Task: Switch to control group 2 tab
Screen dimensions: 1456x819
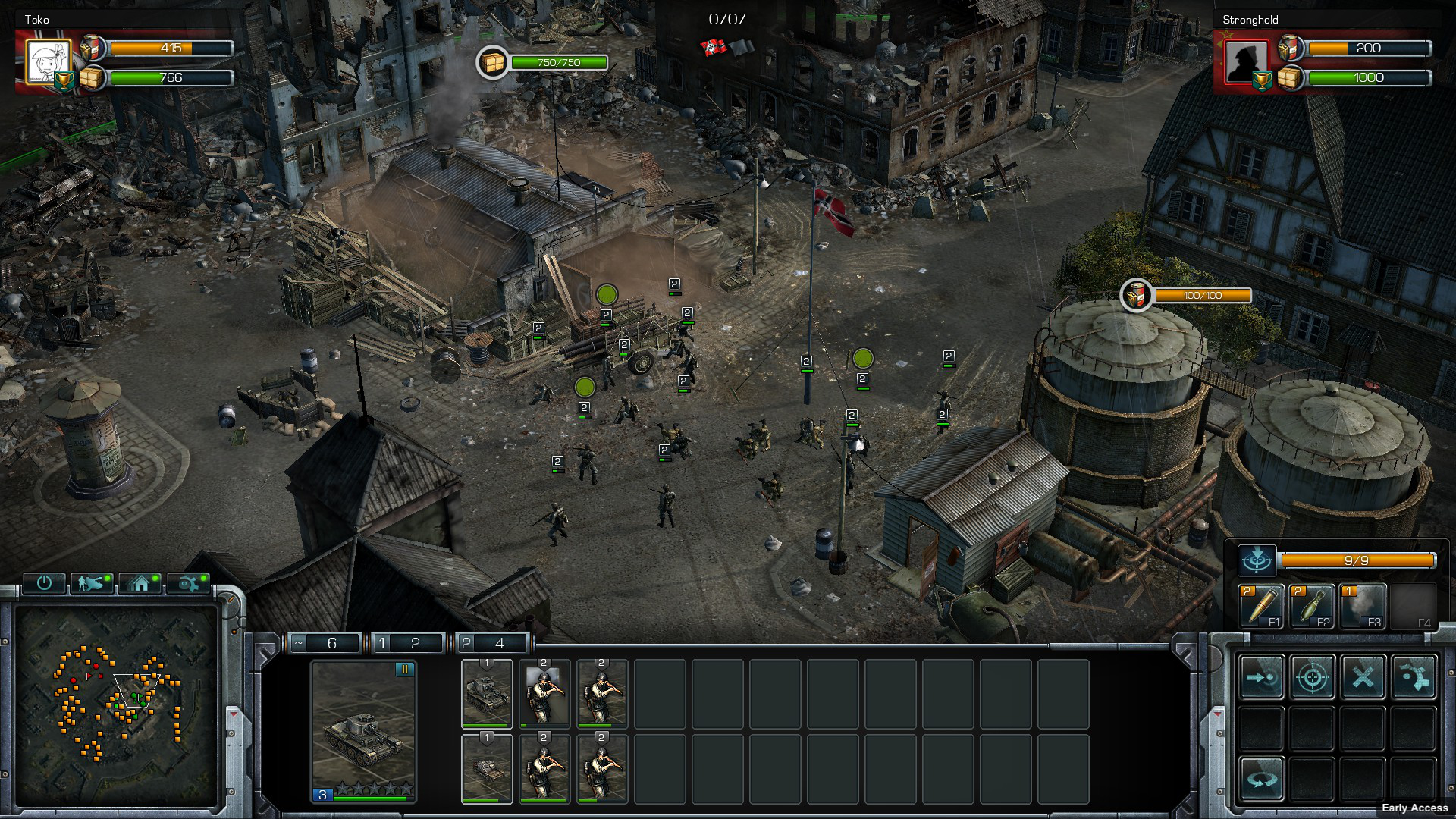Action: click(x=491, y=643)
